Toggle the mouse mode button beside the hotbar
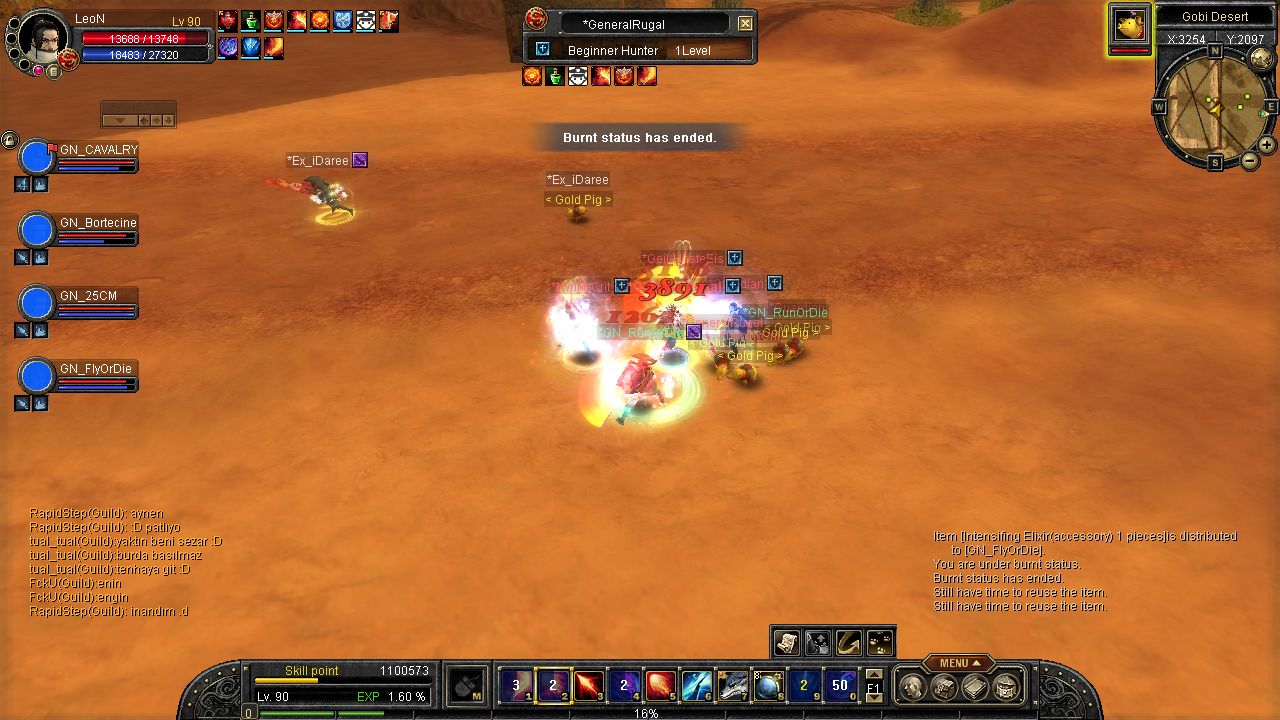The image size is (1280, 720). (467, 686)
